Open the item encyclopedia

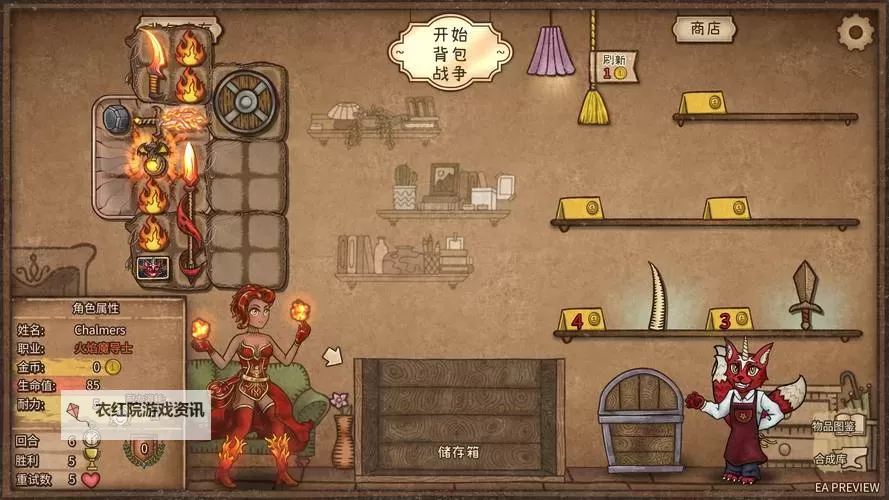pyautogui.click(x=833, y=426)
